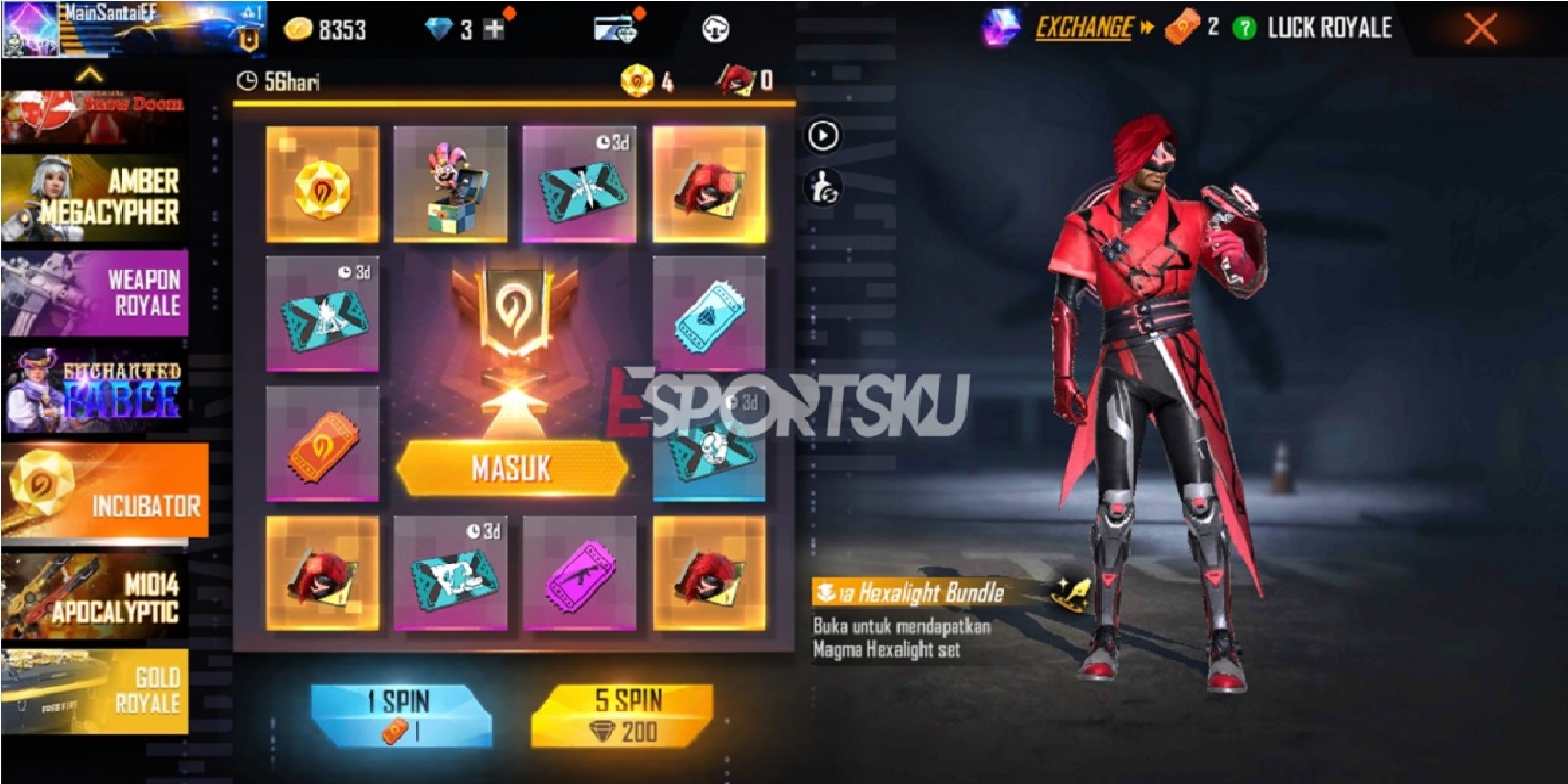Click the diamond top-up plus icon
Screen dimensions: 1568x784
pyautogui.click(x=494, y=26)
